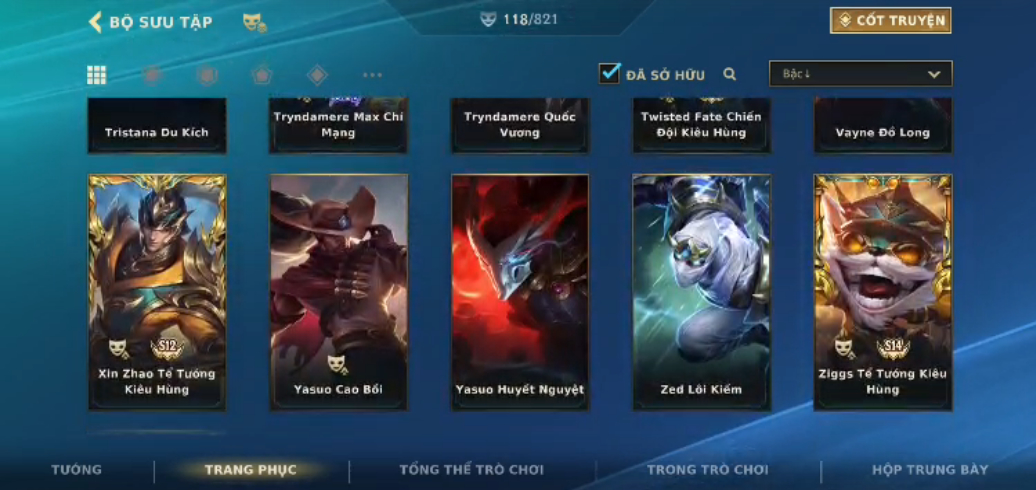This screenshot has width=1036, height=490.
Task: Show the Hộp Trưng Bày tab
Action: (930, 470)
